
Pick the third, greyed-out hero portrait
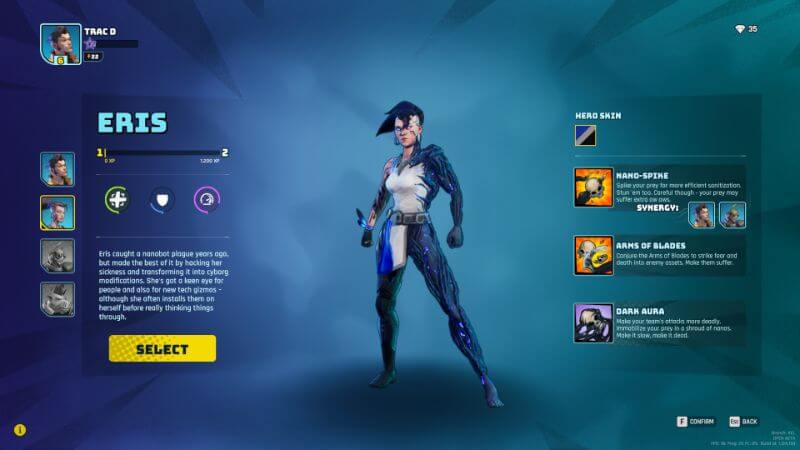(x=57, y=255)
